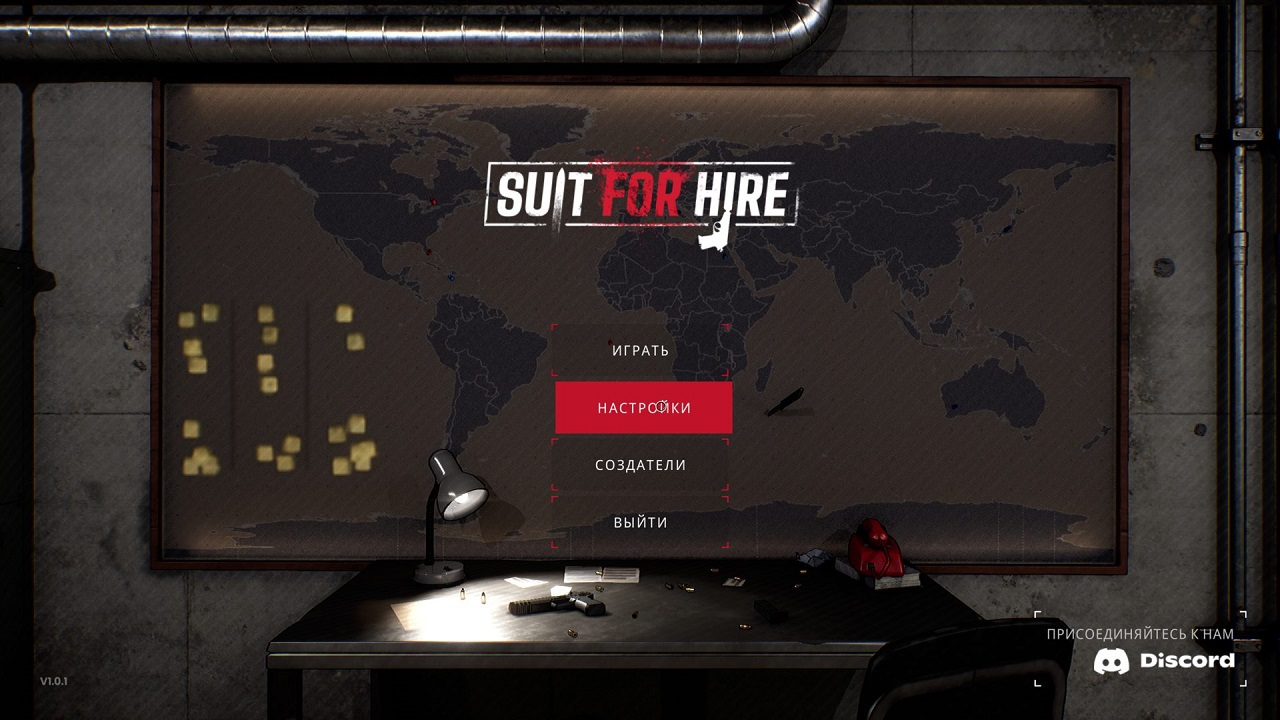Open the ИГРАТЬ menu option

tap(641, 350)
